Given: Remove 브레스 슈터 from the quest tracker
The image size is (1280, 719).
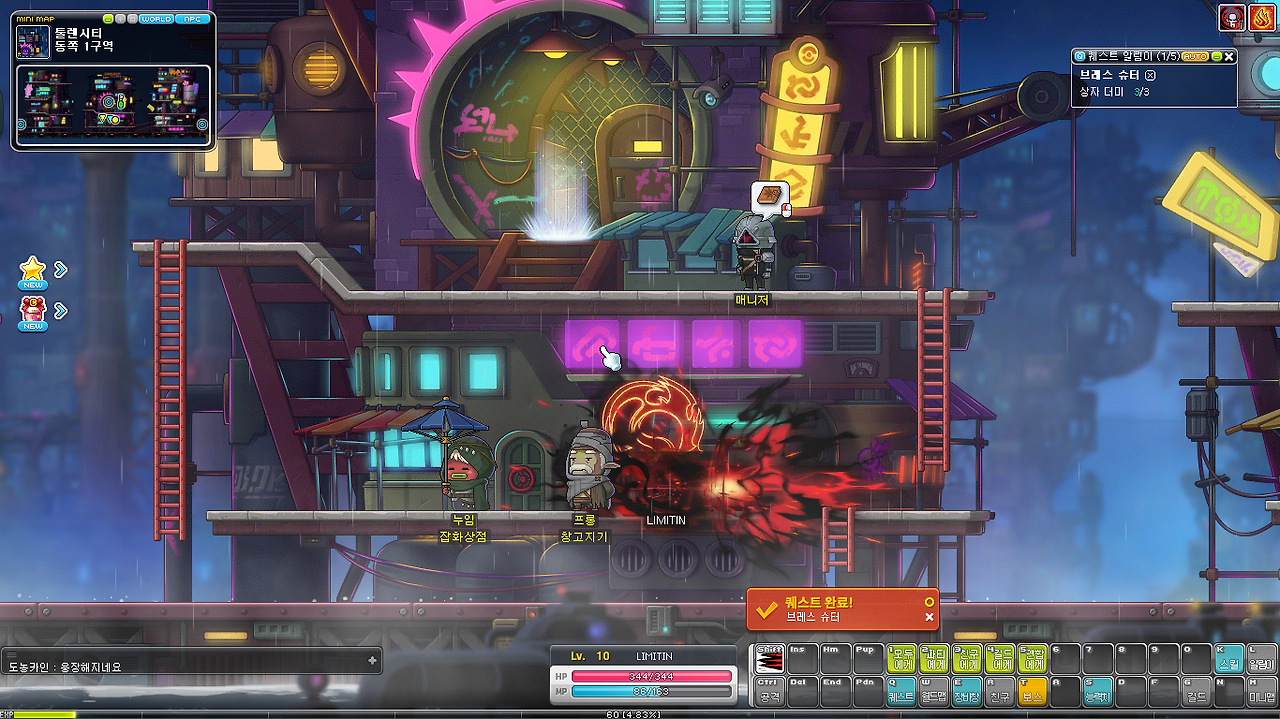Looking at the screenshot, I should [x=1151, y=75].
